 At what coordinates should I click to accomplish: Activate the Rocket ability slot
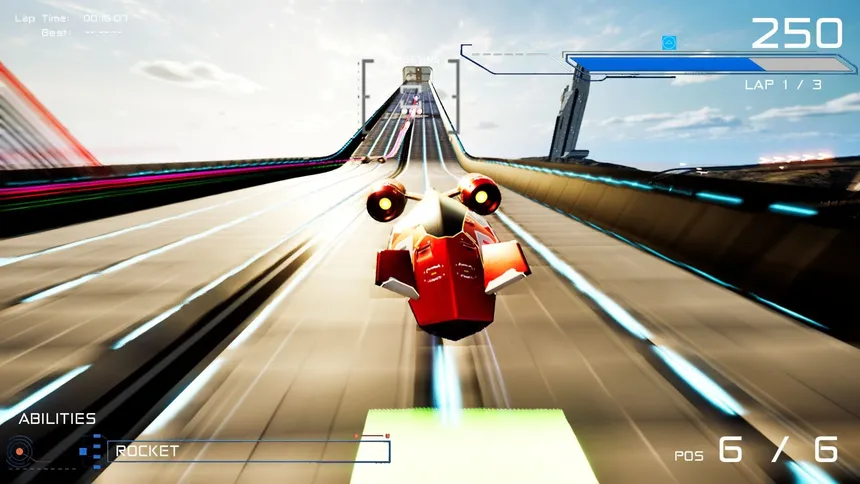coord(248,451)
